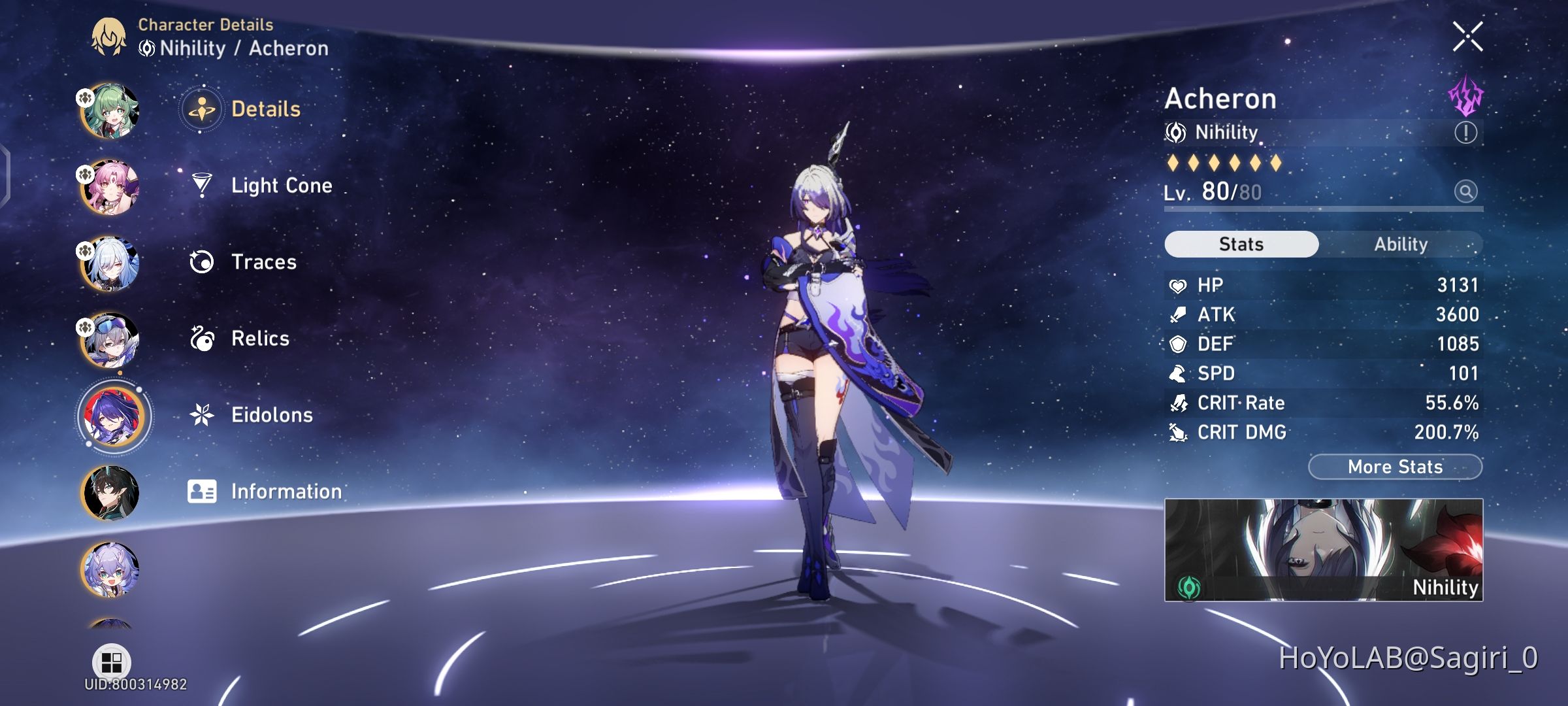1568x706 pixels.
Task: Switch to the Ability tab
Action: 1402,244
